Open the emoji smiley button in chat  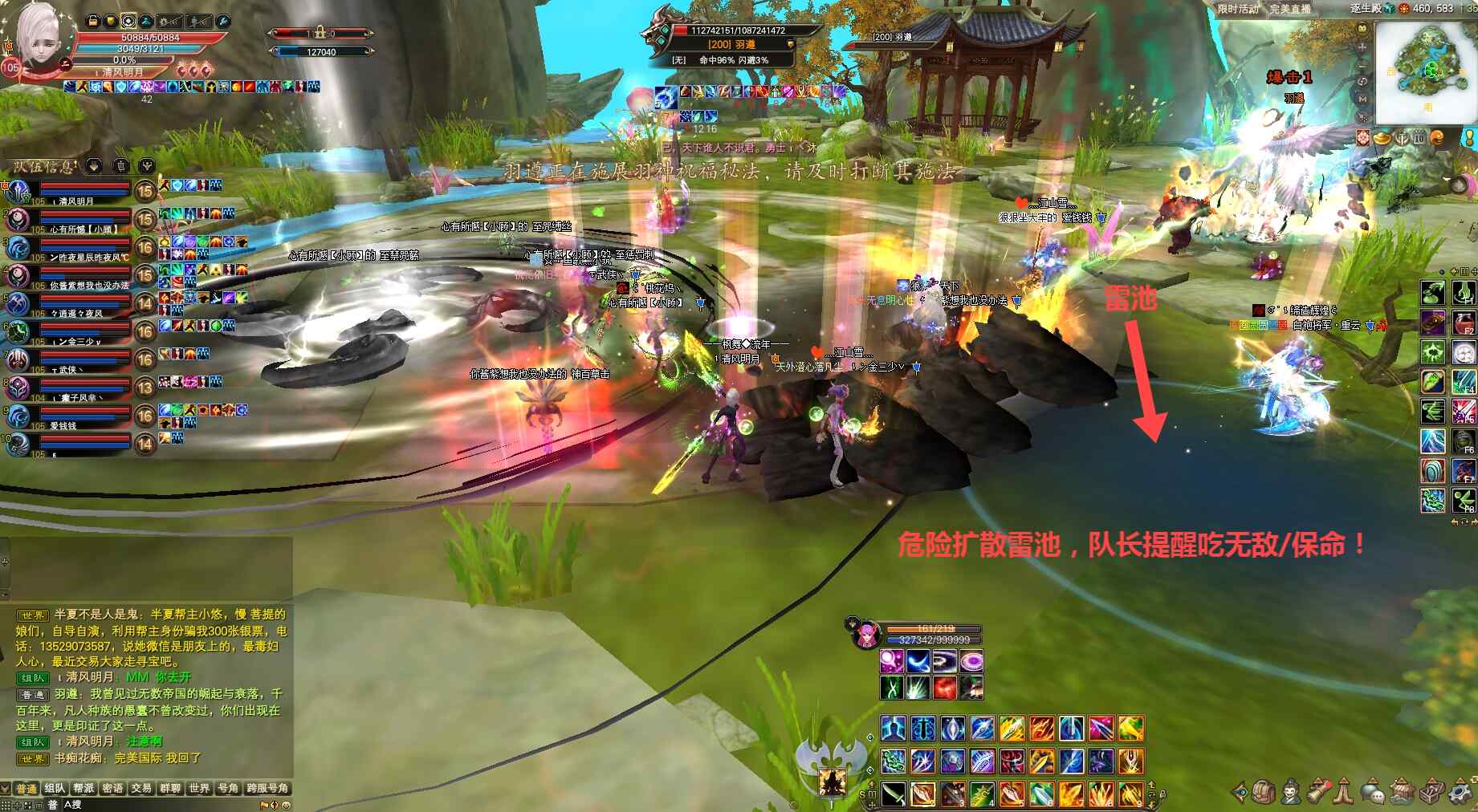pyautogui.click(x=286, y=805)
